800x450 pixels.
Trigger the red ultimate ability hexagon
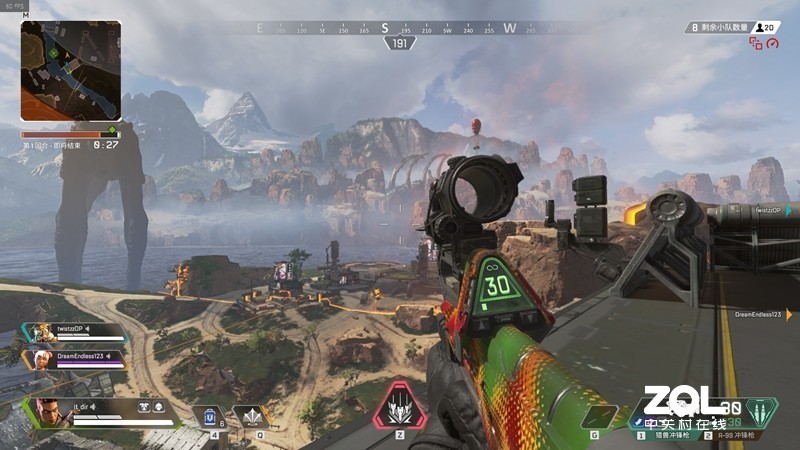coord(400,406)
